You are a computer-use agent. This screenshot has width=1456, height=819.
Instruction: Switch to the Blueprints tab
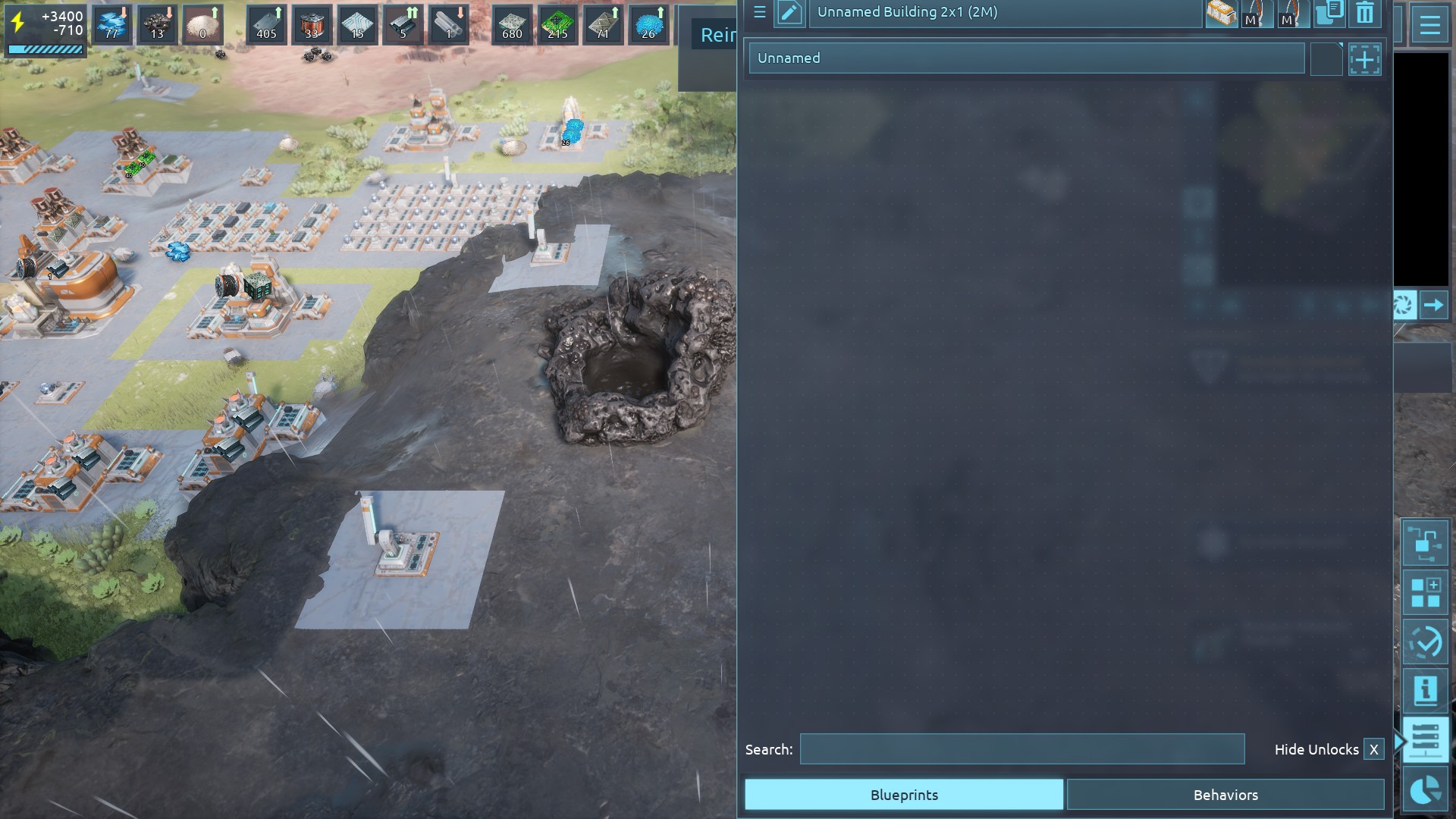pyautogui.click(x=903, y=794)
